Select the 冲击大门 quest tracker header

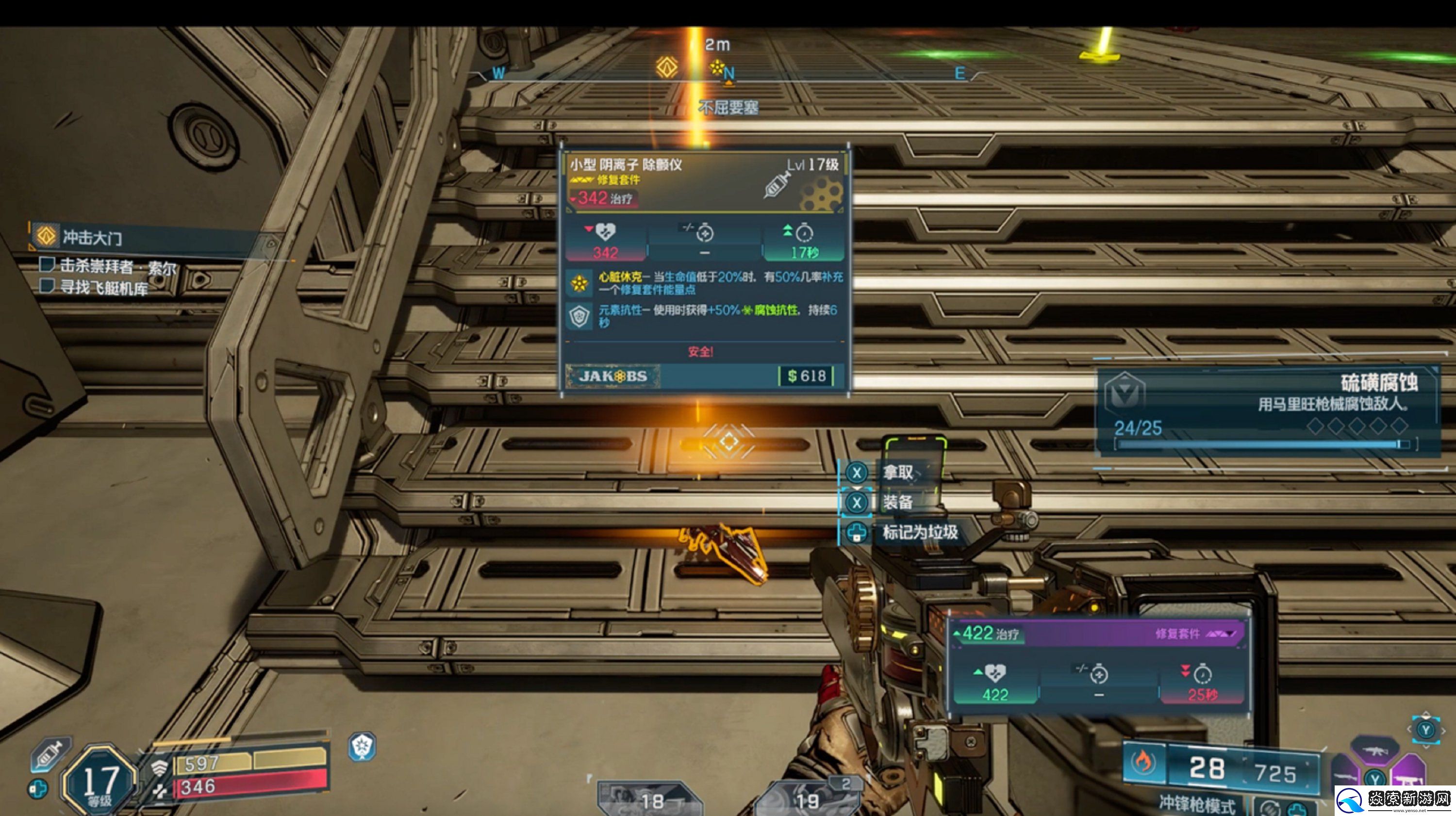point(90,237)
